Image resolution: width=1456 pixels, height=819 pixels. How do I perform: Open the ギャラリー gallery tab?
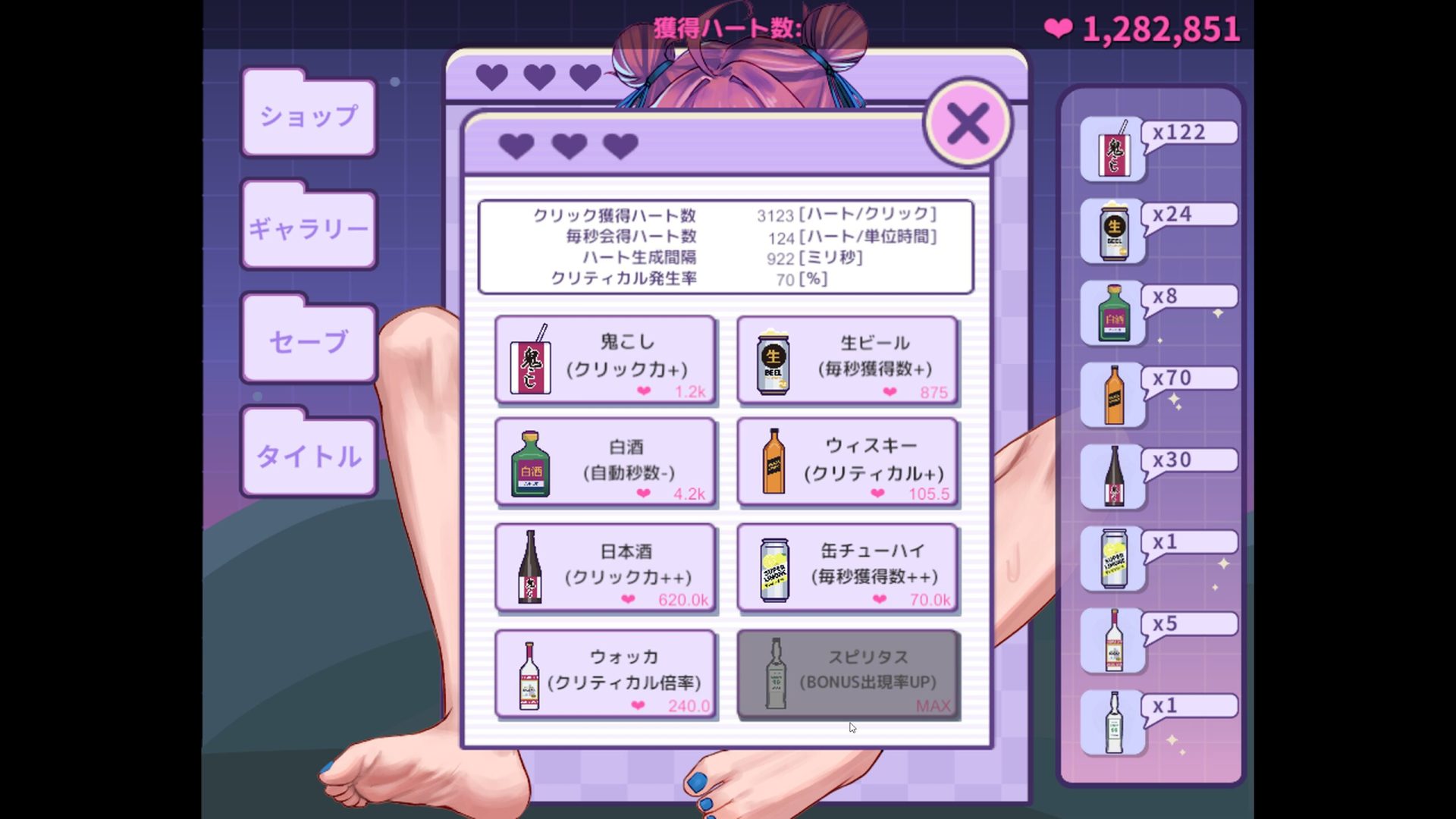[x=309, y=228]
